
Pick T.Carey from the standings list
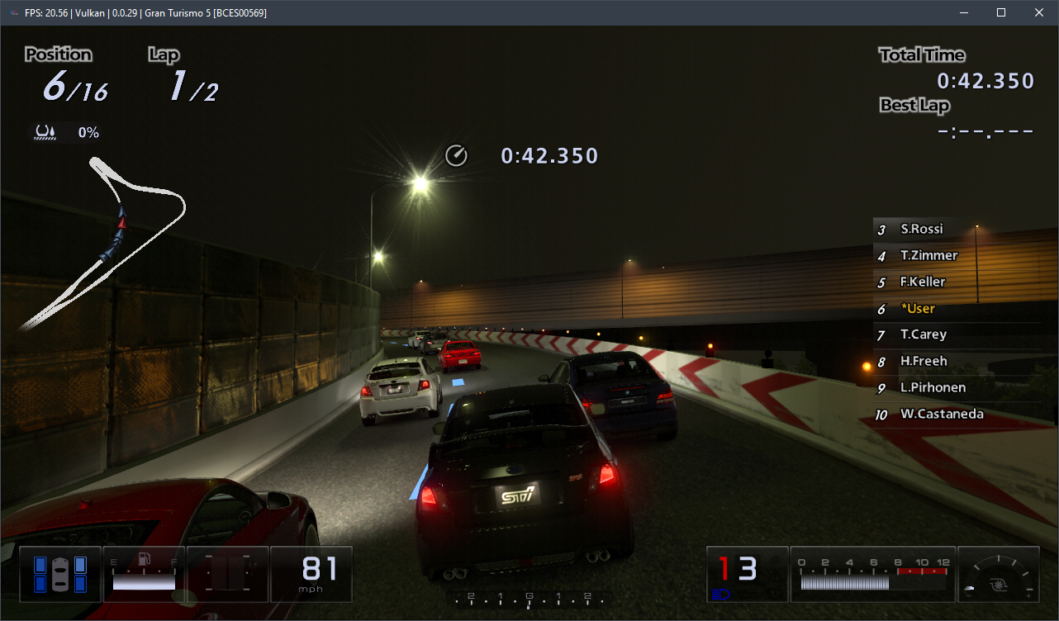tap(922, 335)
